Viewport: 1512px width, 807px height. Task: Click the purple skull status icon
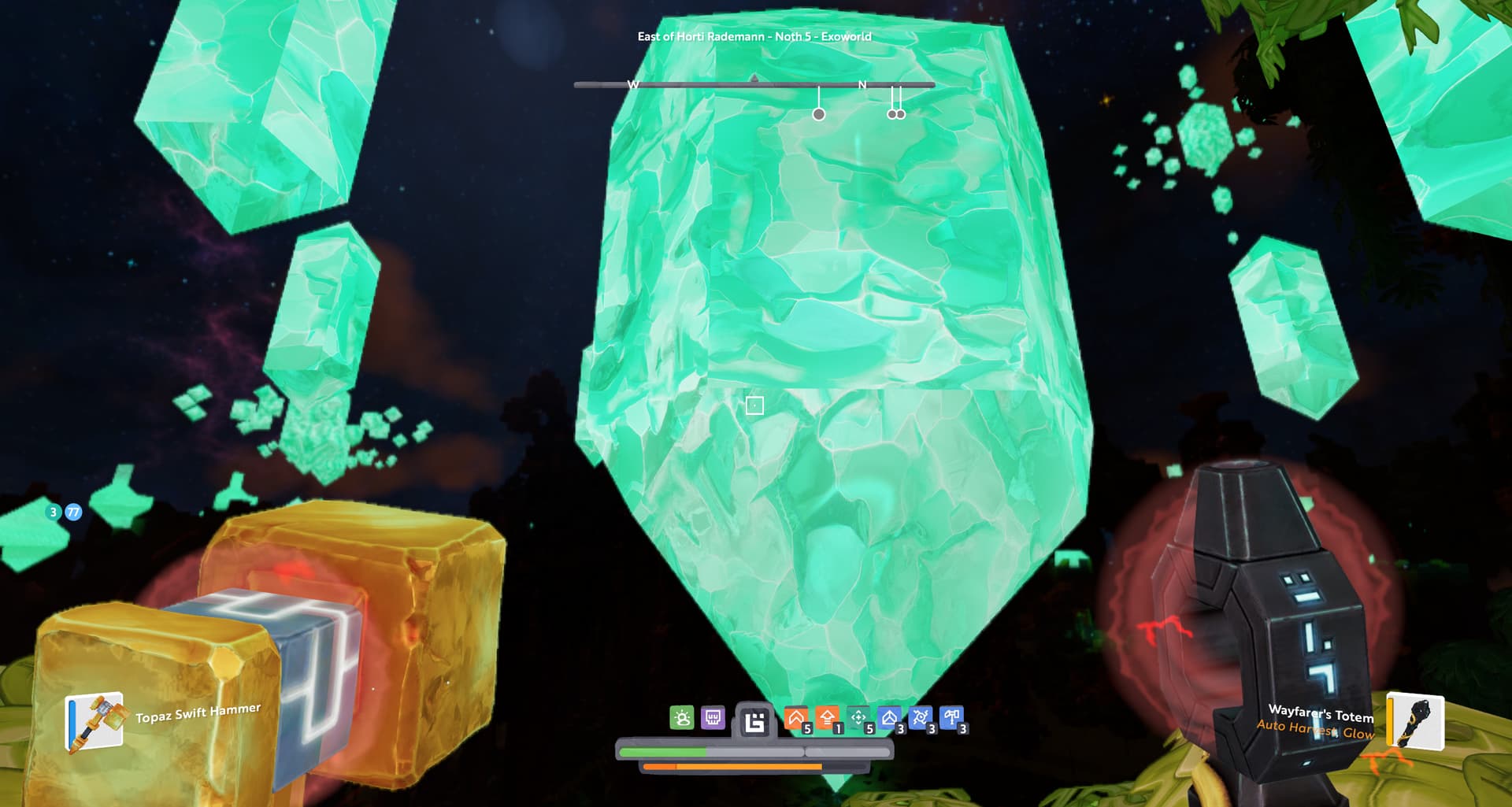click(x=713, y=718)
